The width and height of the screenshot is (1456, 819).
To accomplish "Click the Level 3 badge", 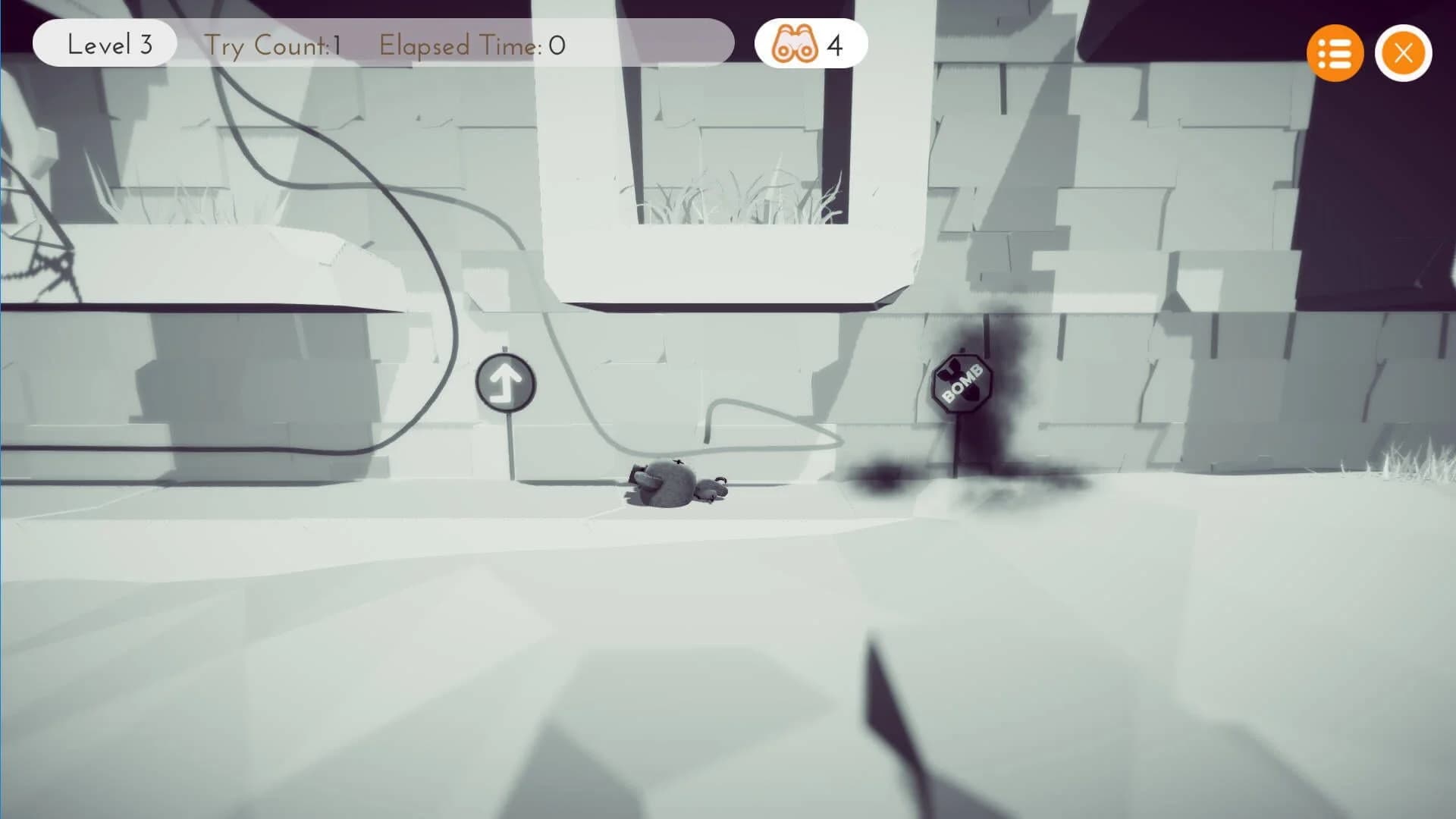I will 104,44.
